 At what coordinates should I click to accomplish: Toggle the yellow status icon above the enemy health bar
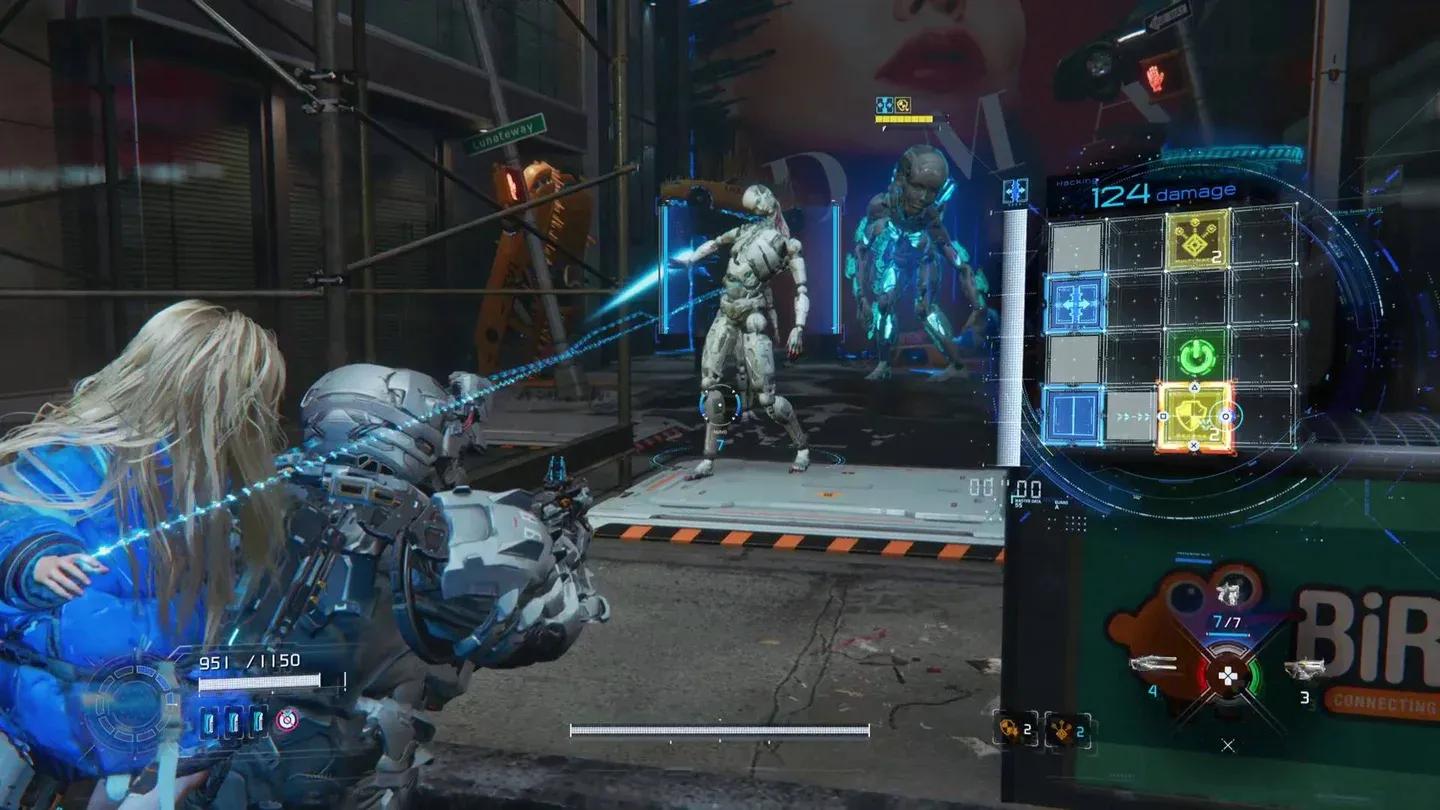click(903, 103)
